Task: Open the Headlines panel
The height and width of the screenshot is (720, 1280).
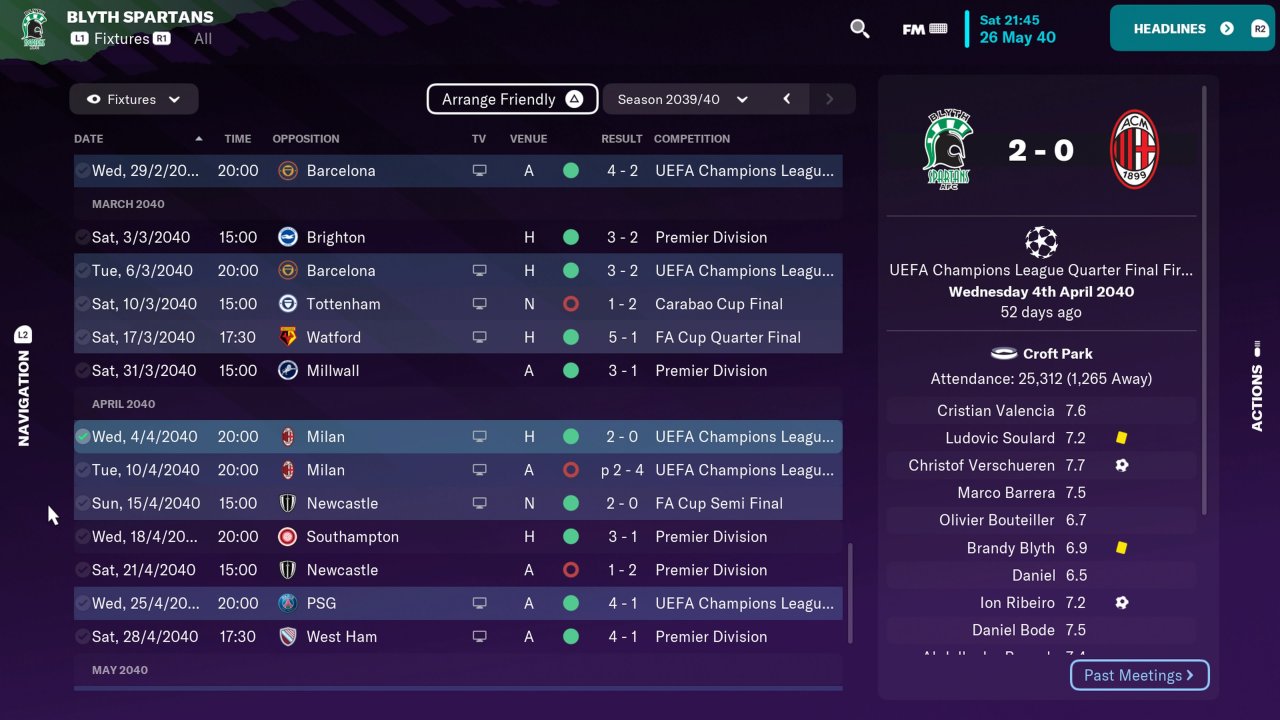Action: click(x=1191, y=28)
